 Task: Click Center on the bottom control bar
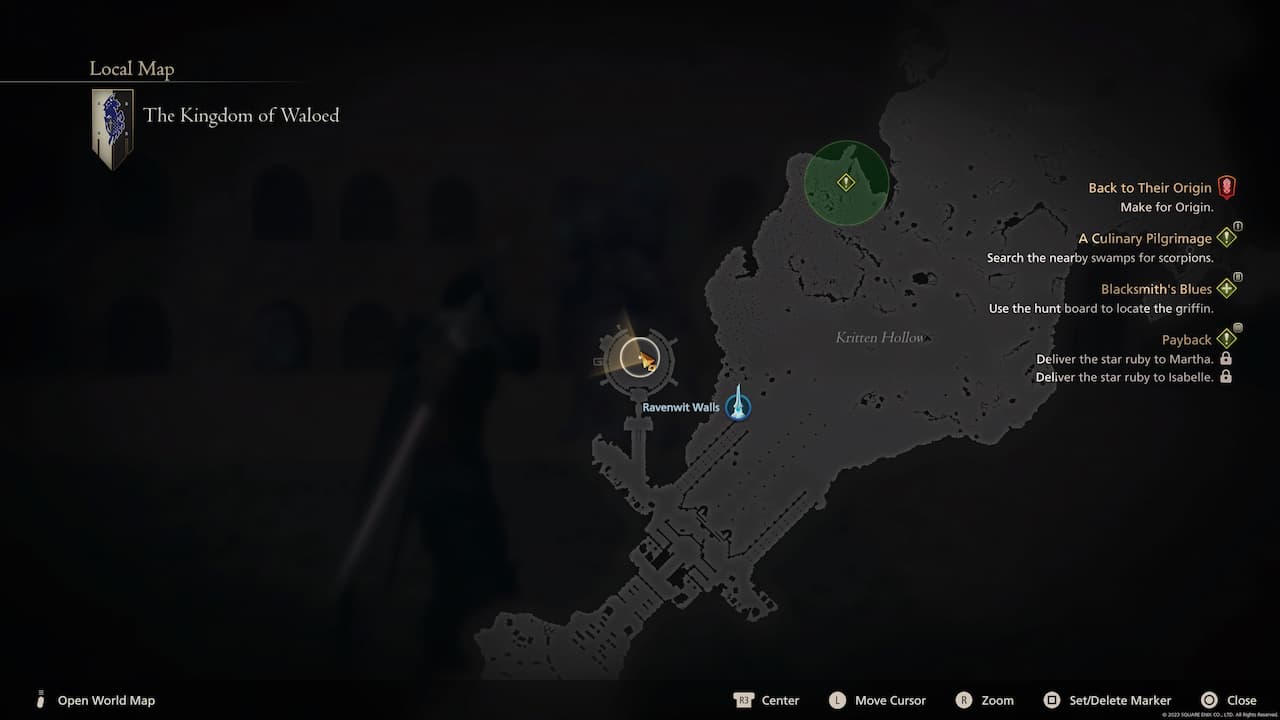click(x=780, y=700)
